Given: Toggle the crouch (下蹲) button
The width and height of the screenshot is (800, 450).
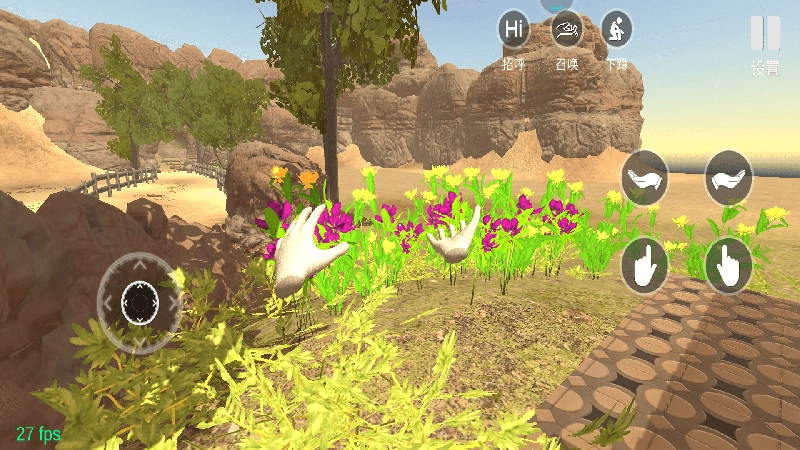Looking at the screenshot, I should pos(616,29).
